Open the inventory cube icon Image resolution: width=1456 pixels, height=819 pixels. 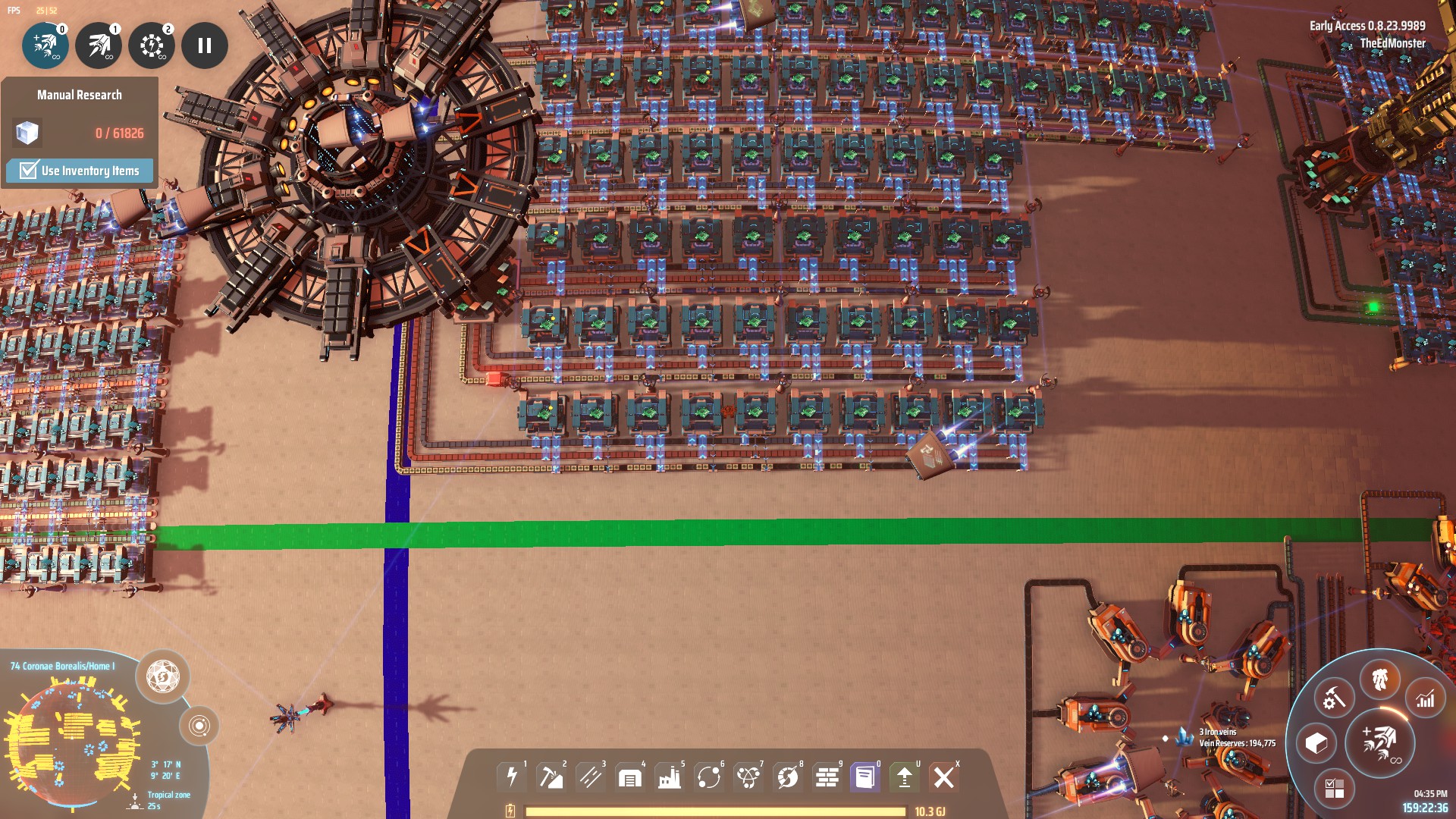[x=1316, y=743]
